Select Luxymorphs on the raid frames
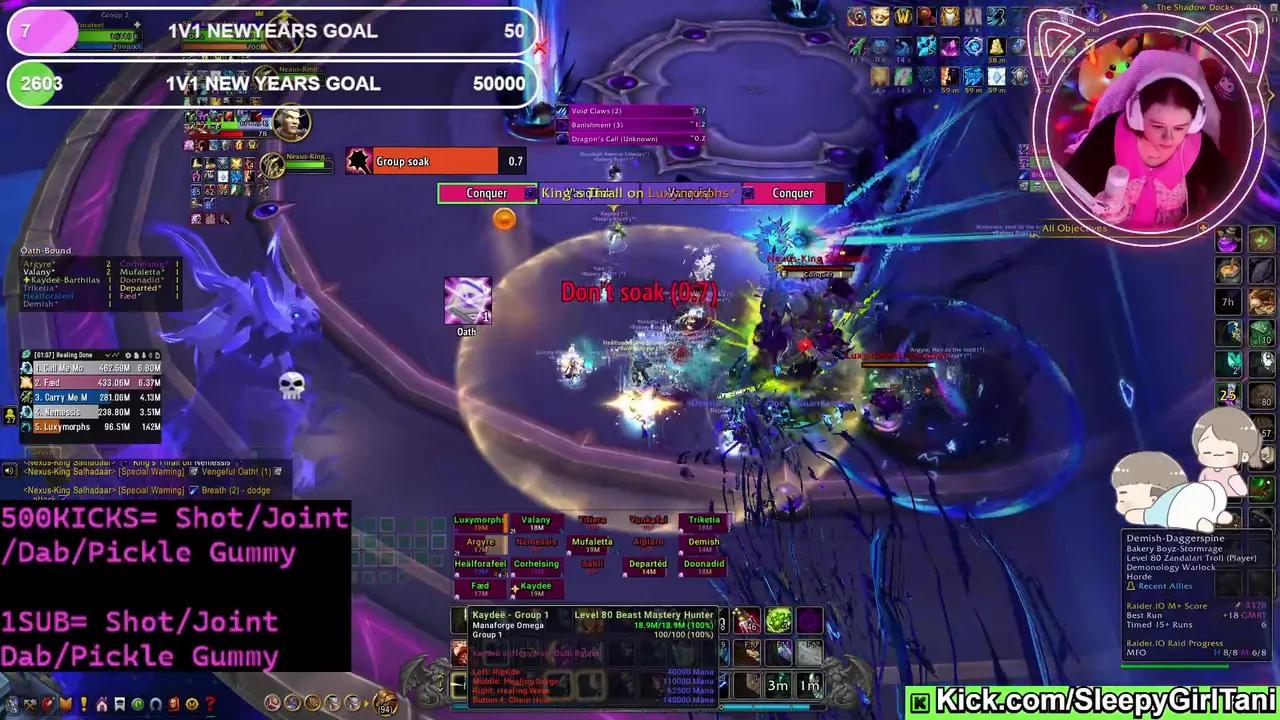The height and width of the screenshot is (720, 1280). (478, 521)
